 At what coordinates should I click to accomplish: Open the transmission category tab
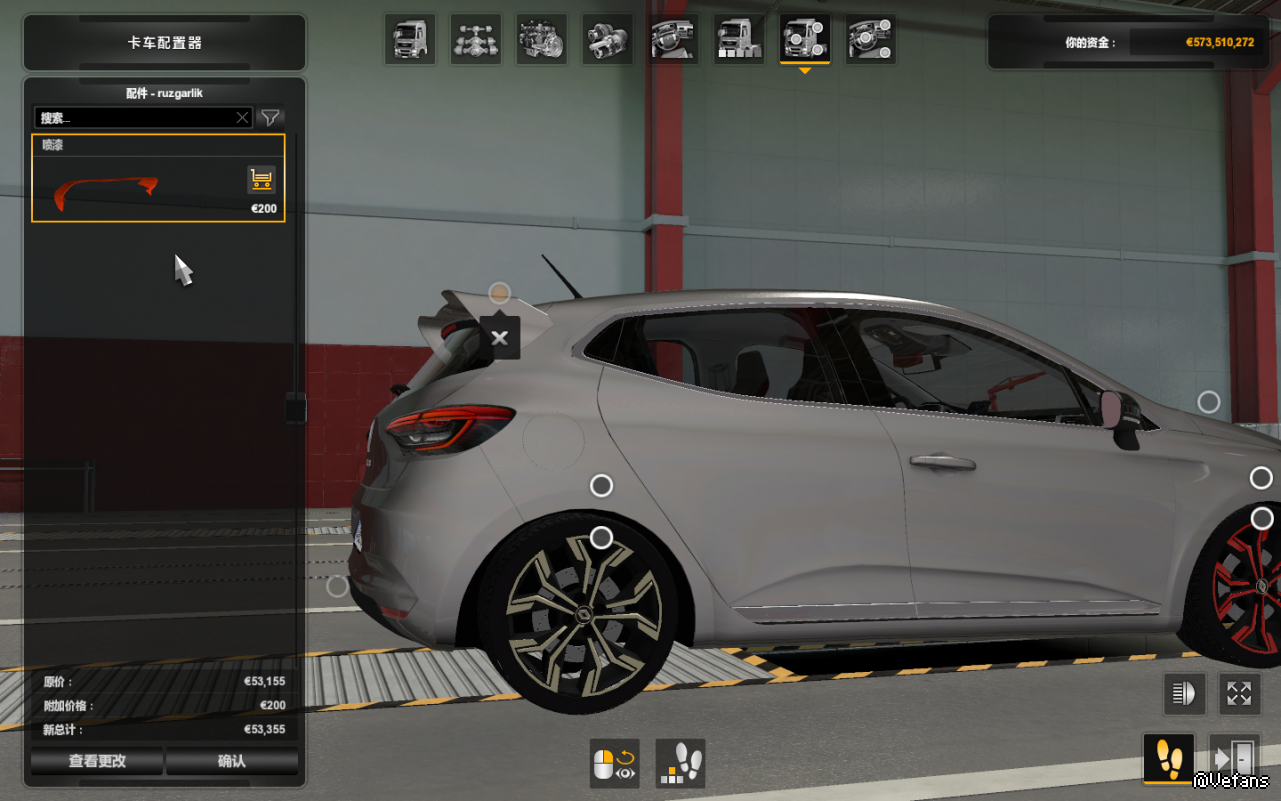607,40
